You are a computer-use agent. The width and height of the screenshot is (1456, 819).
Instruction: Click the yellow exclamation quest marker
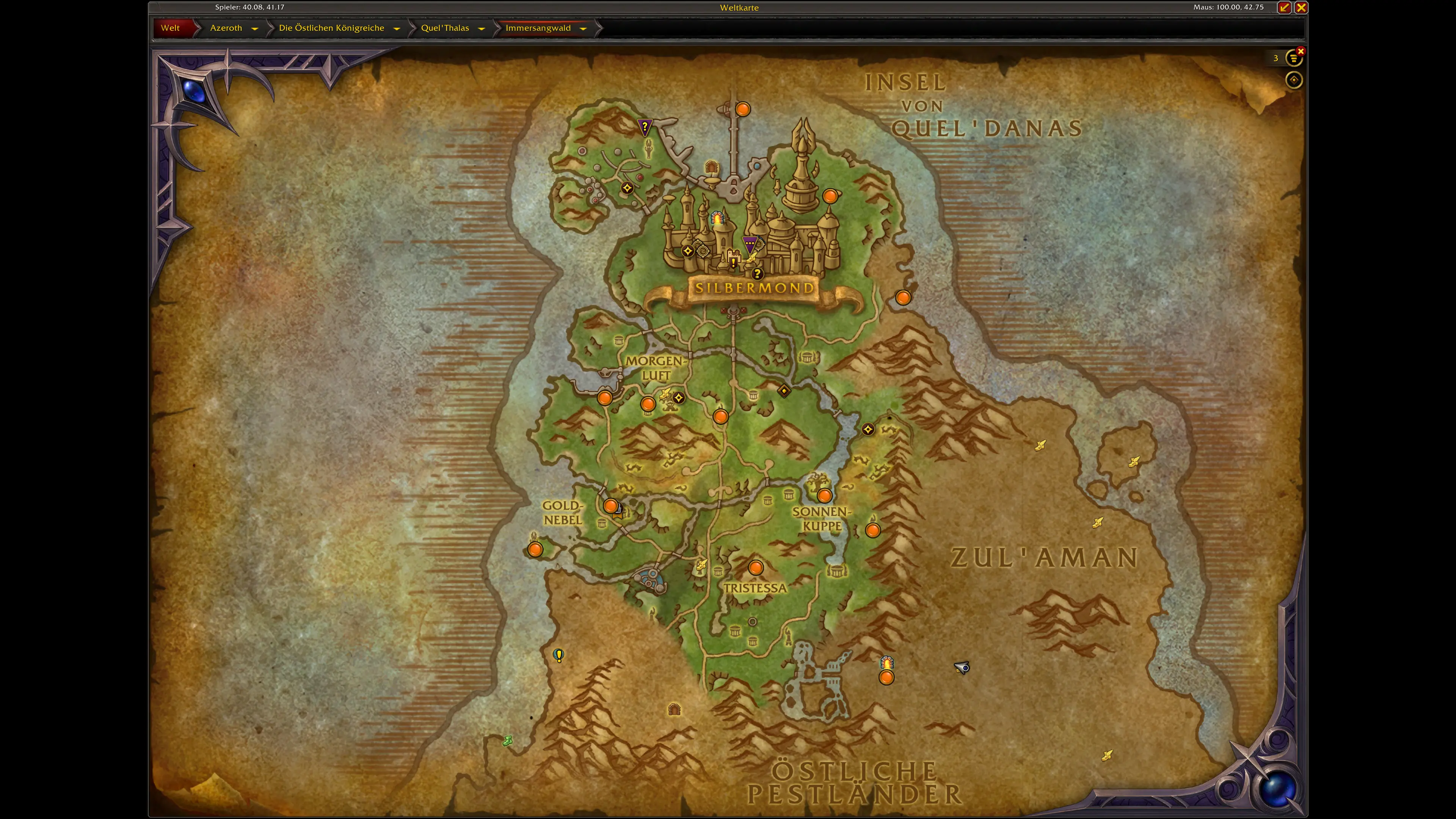(x=559, y=655)
